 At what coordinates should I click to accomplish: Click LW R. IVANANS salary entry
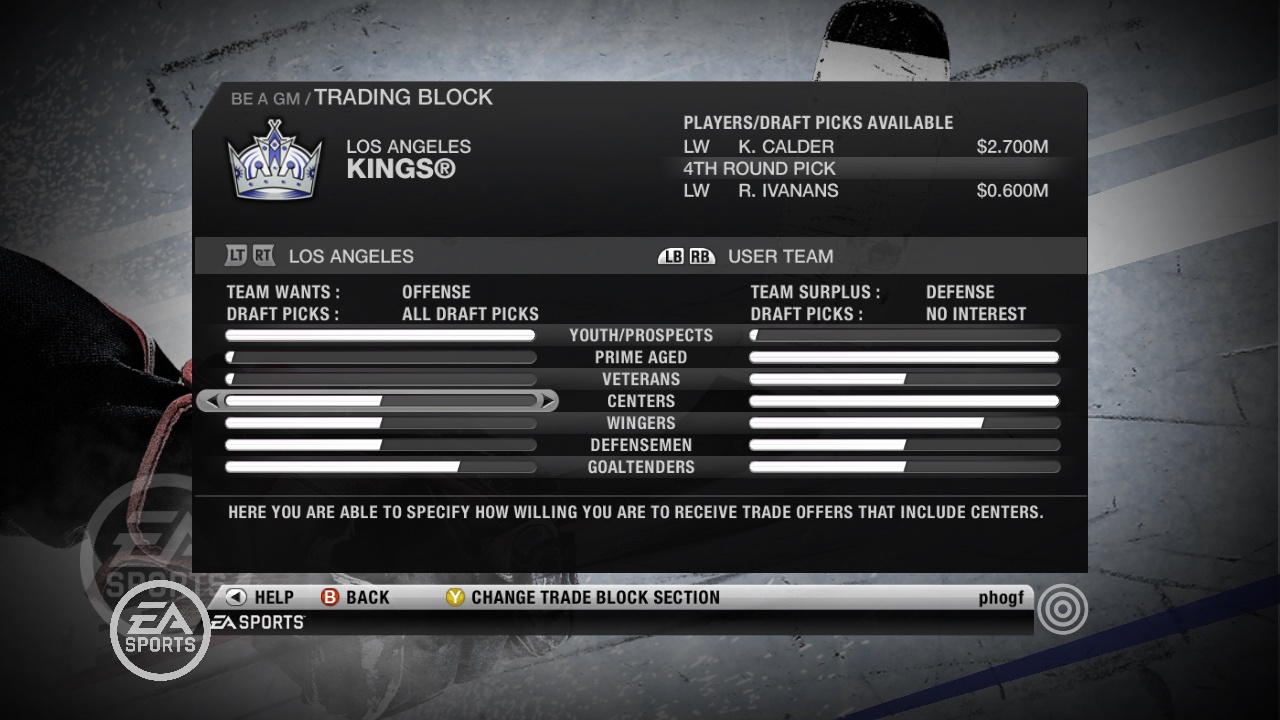coord(1013,190)
